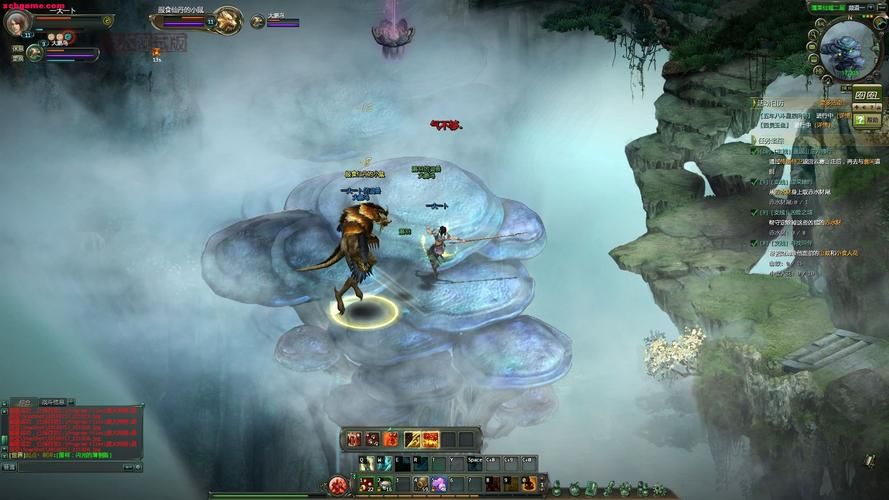This screenshot has height=500, width=889.
Task: Use the first skill in the top bar
Action: tap(353, 439)
